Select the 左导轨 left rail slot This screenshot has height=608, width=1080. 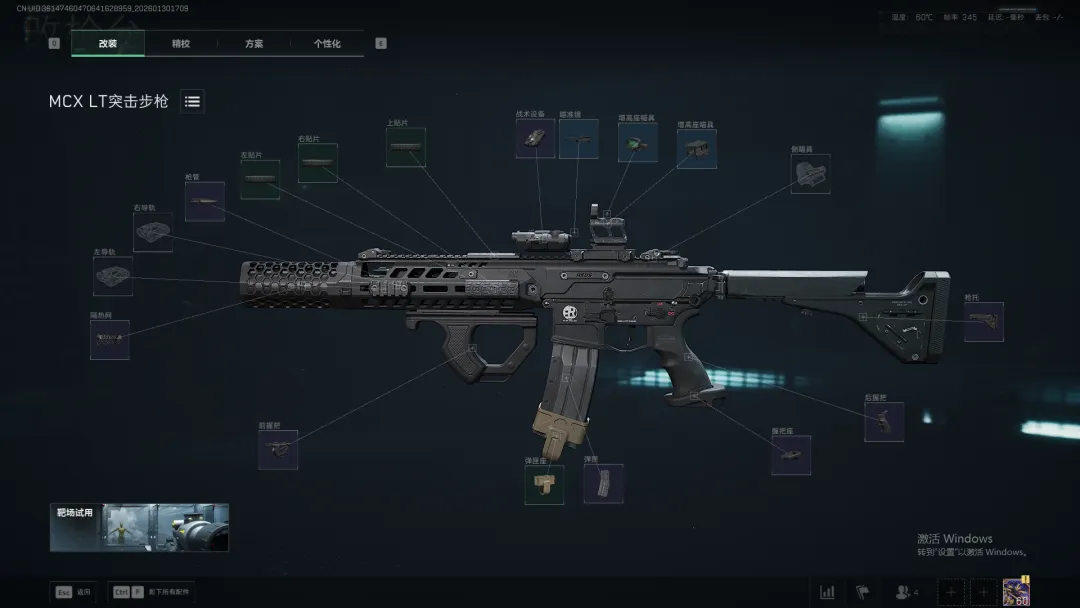click(113, 276)
